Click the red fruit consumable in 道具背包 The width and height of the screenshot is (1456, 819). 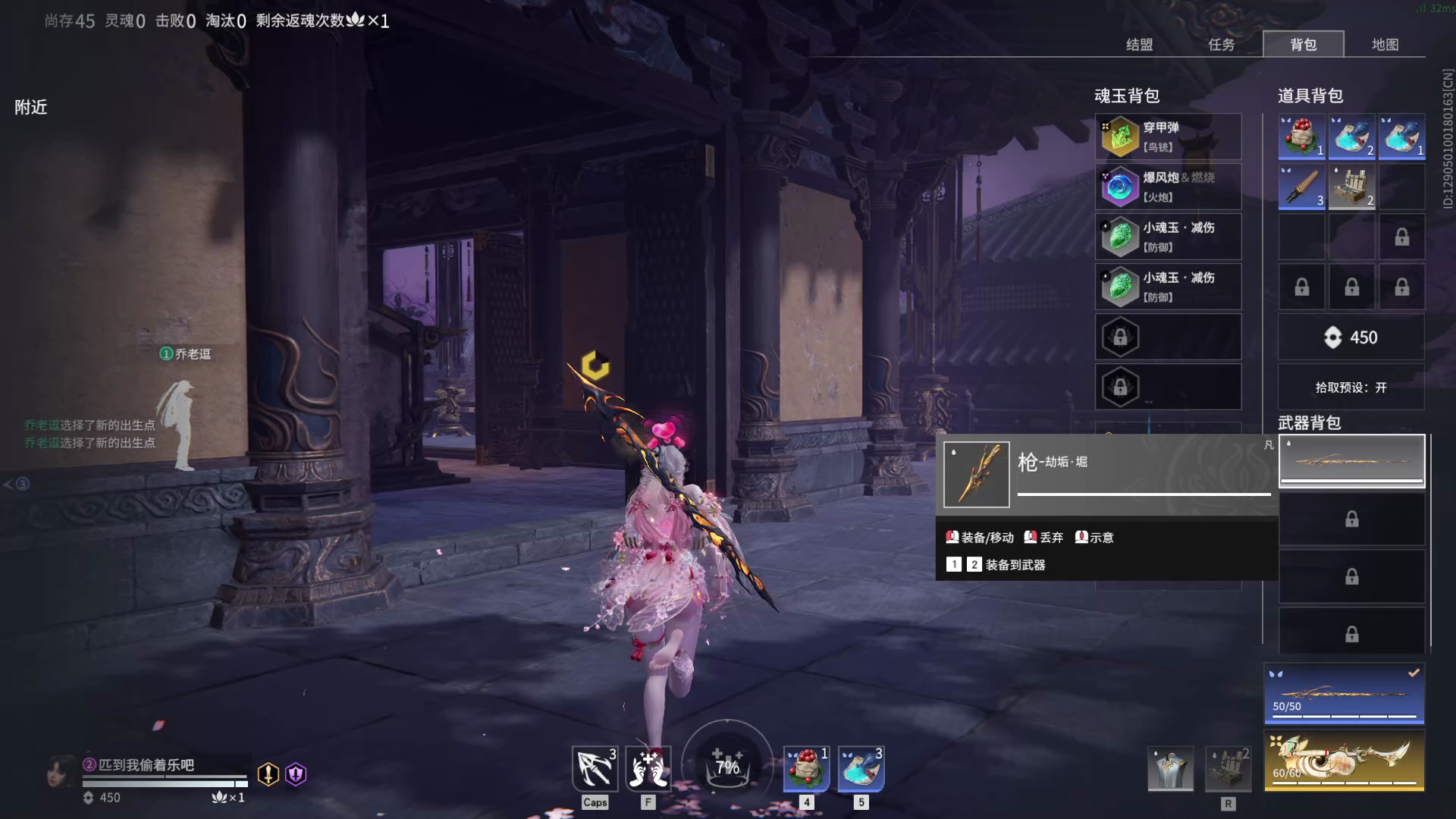[1300, 137]
